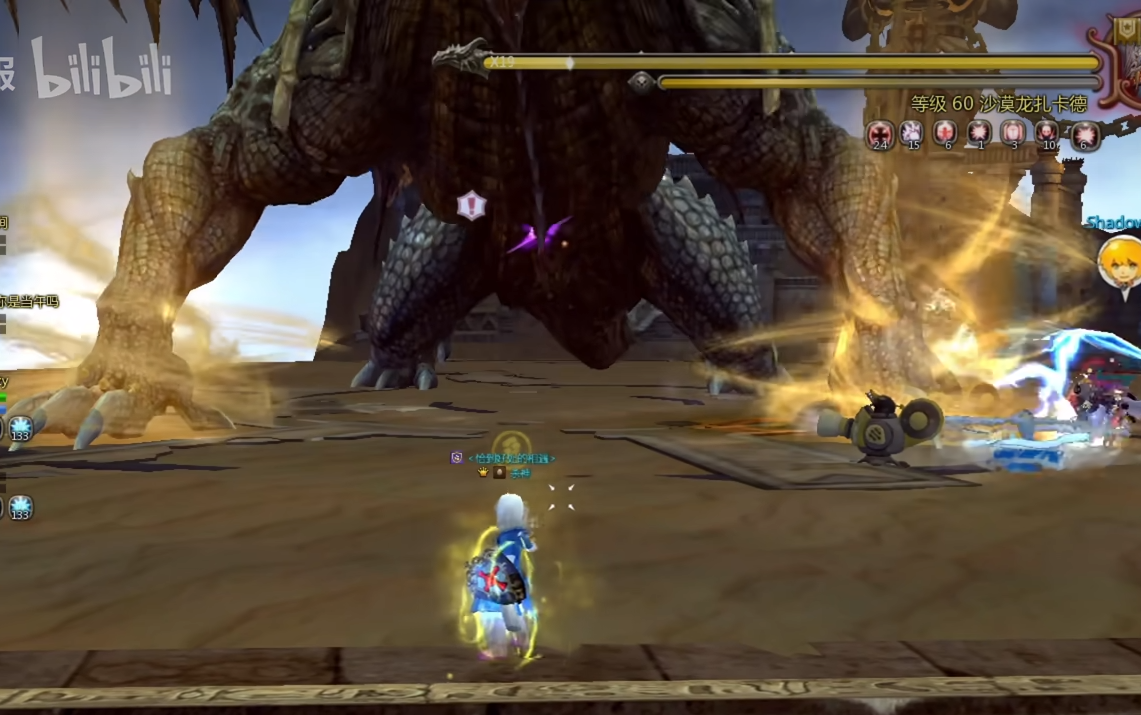Image resolution: width=1141 pixels, height=715 pixels.
Task: Select the white creature debuff showing 15
Action: click(x=911, y=133)
